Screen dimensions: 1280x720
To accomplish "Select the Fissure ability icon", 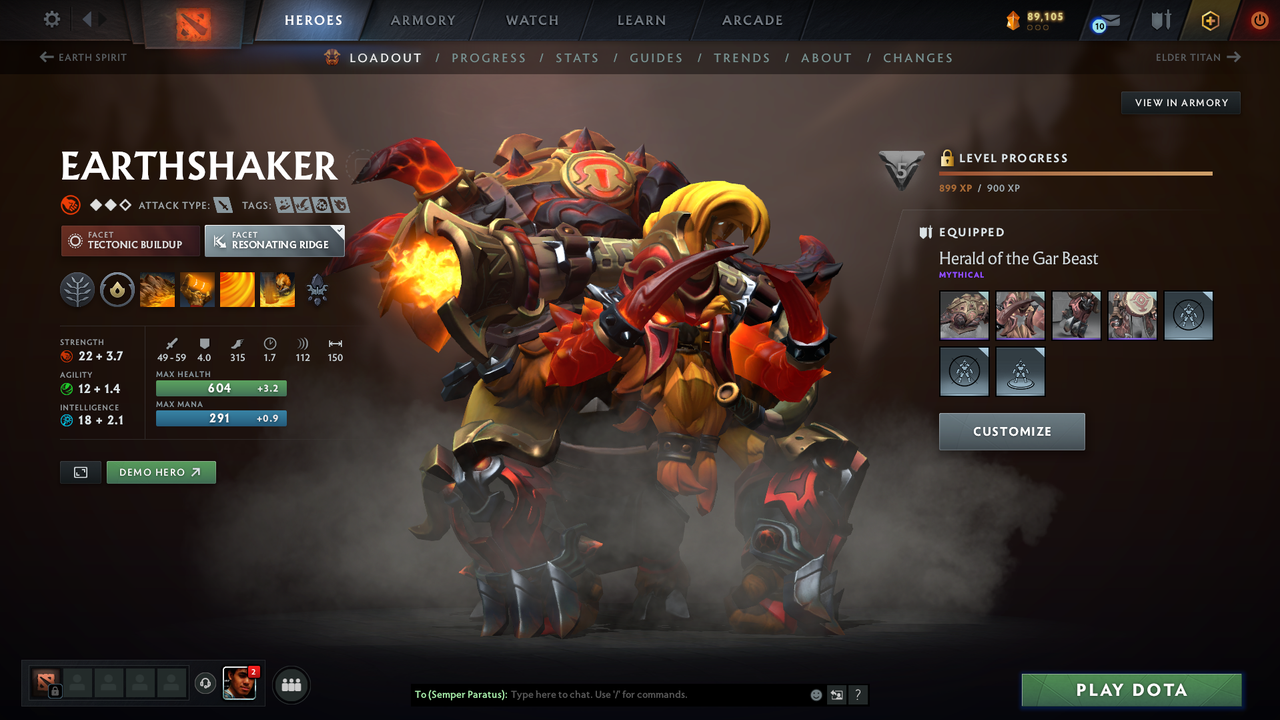I will pyautogui.click(x=158, y=290).
